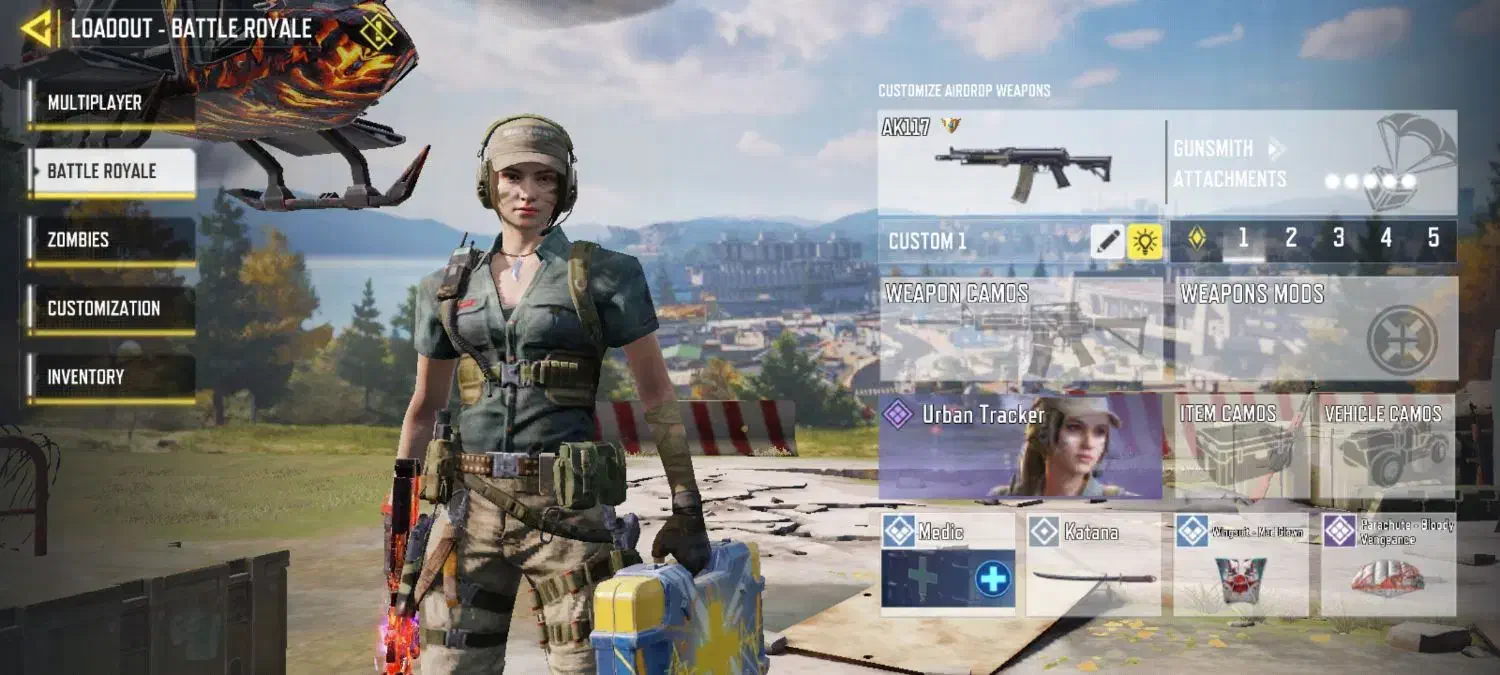1500x675 pixels.
Task: Edit the Custom 1 loadout name
Action: tap(1107, 241)
